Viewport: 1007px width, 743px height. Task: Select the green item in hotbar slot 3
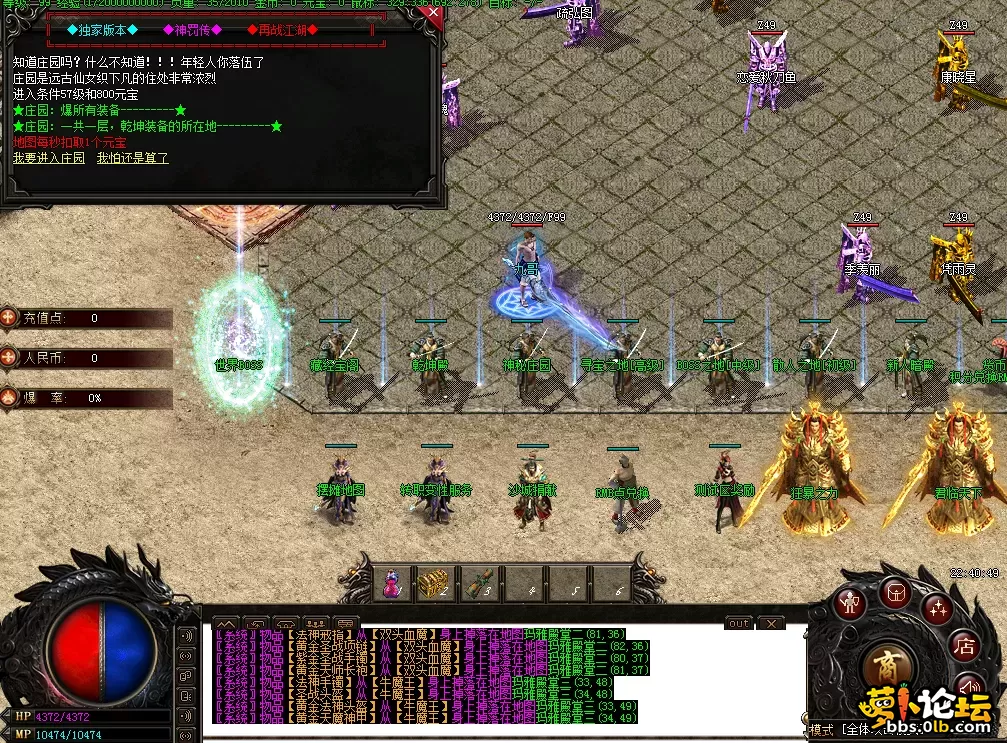pos(477,582)
